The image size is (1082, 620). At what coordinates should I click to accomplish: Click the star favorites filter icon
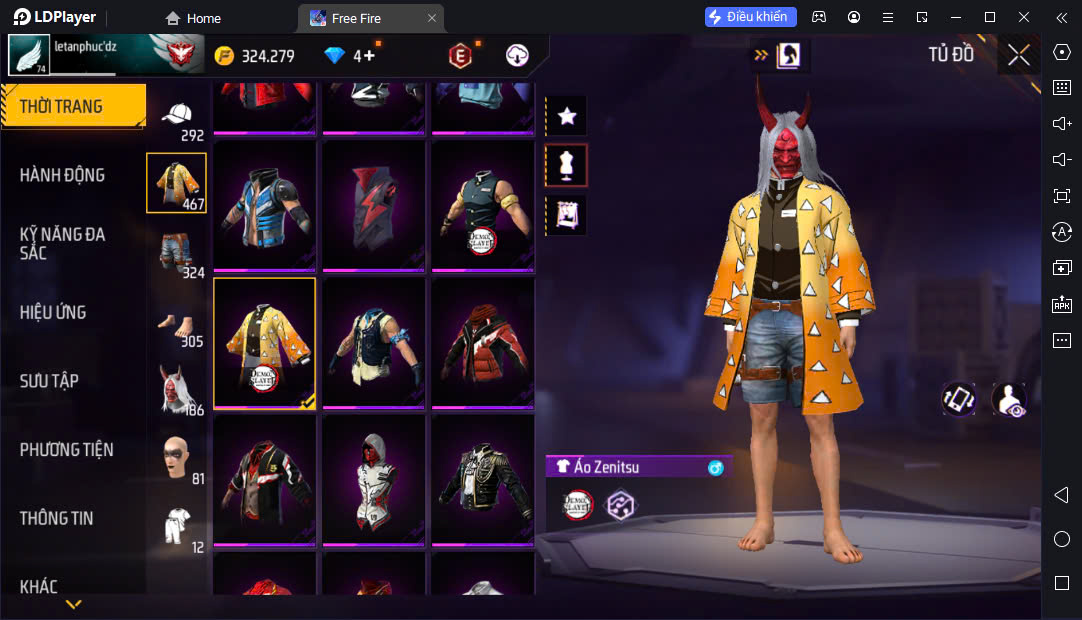pyautogui.click(x=567, y=116)
